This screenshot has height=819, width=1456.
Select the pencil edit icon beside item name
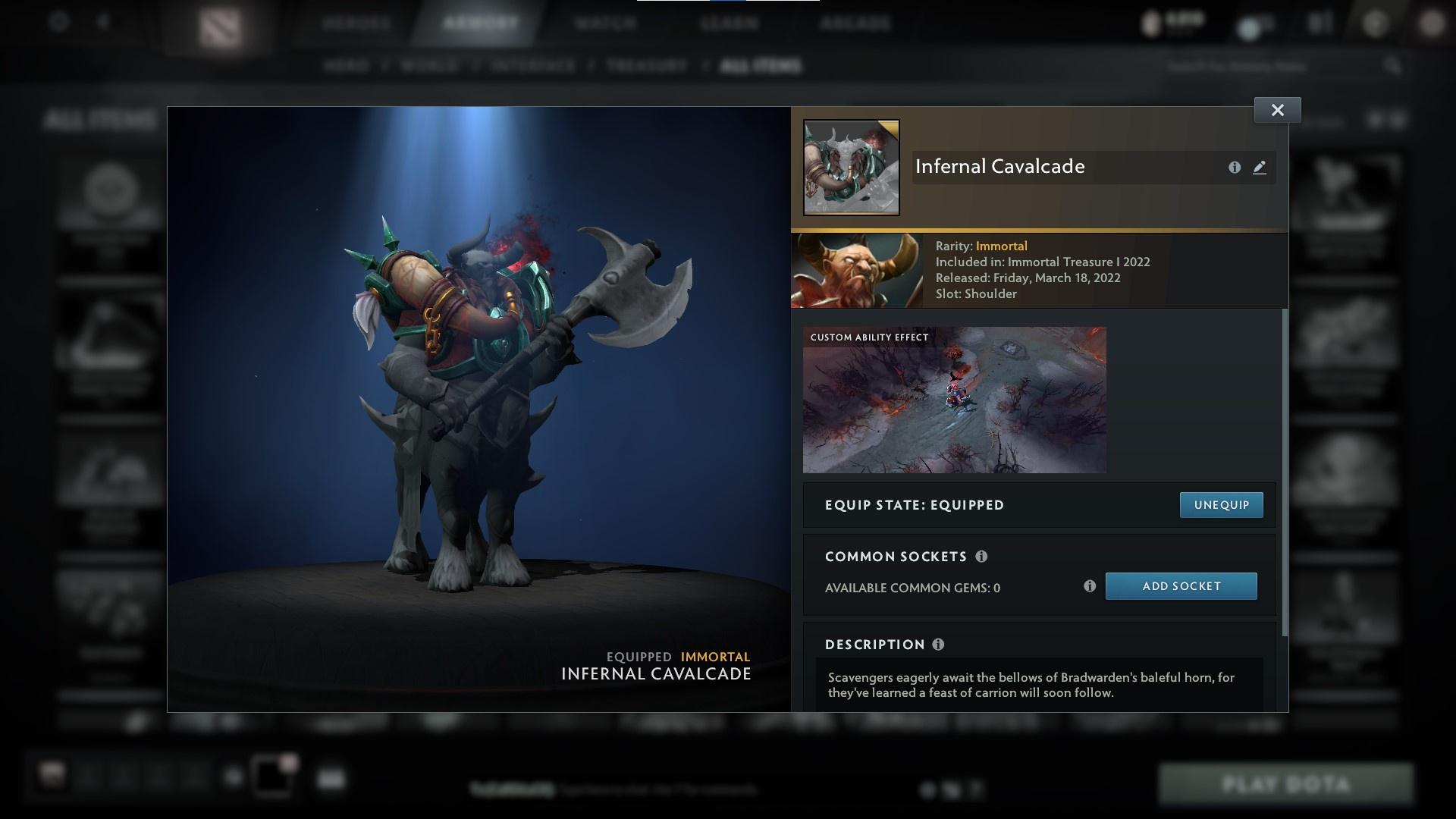[x=1260, y=168]
